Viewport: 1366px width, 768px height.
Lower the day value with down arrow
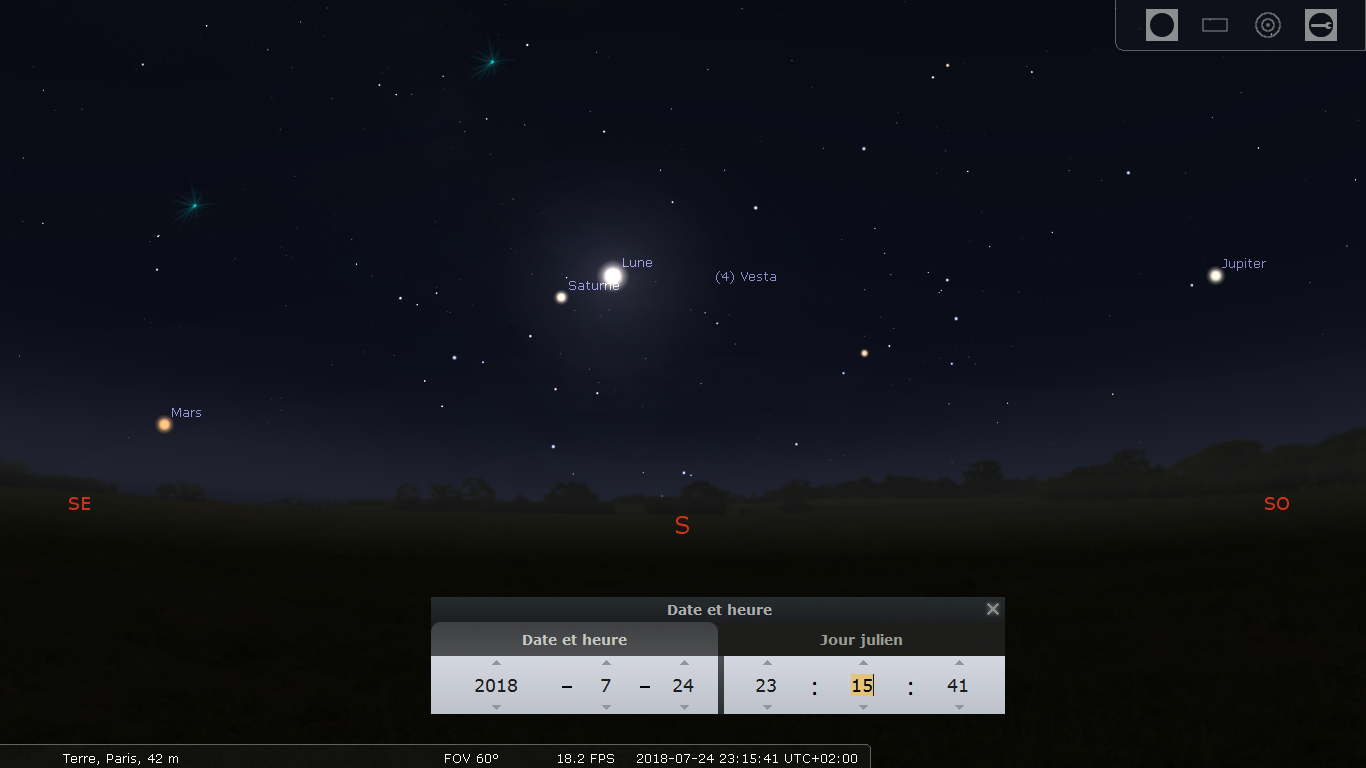tap(684, 707)
